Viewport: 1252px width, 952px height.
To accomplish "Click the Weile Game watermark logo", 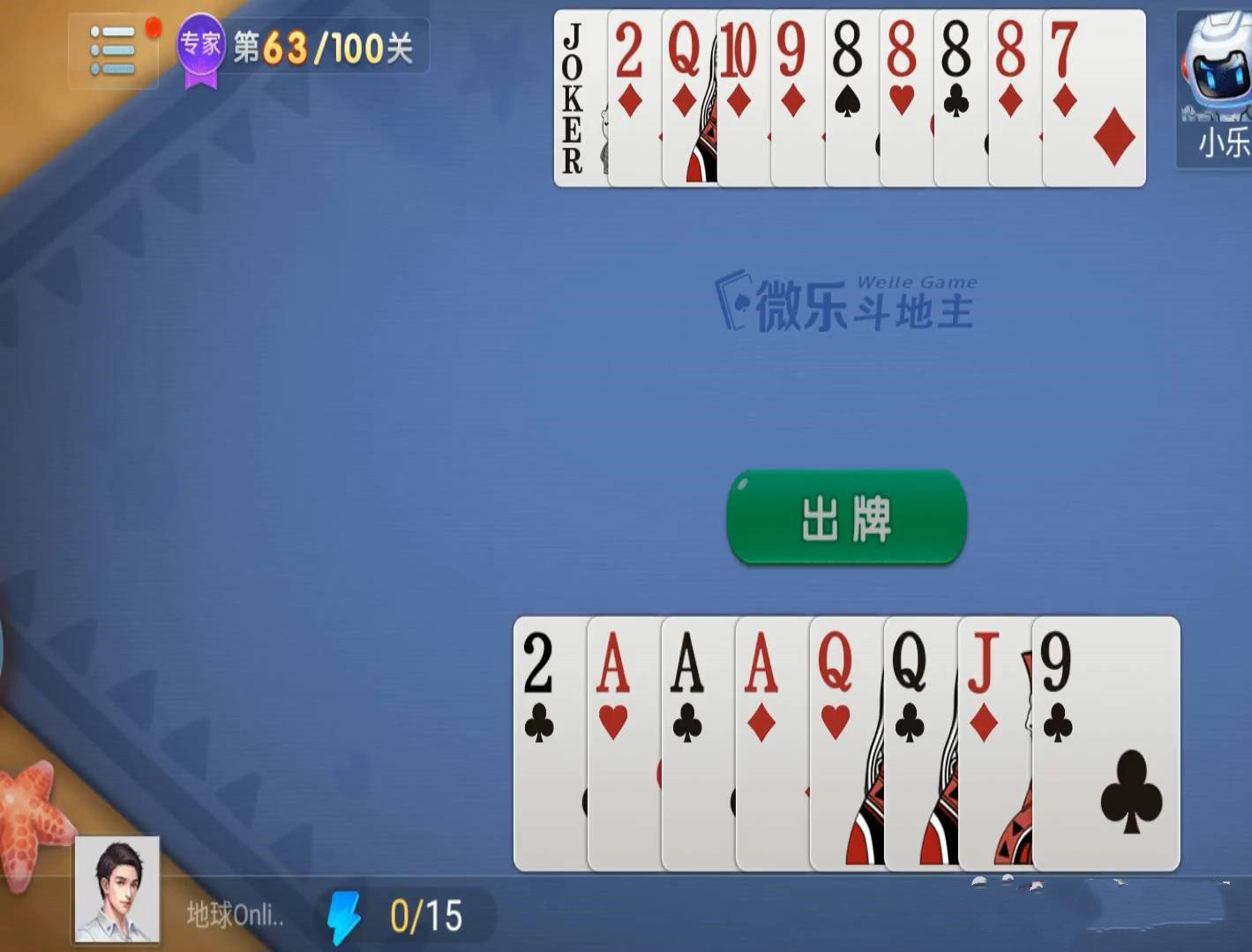I will [847, 300].
